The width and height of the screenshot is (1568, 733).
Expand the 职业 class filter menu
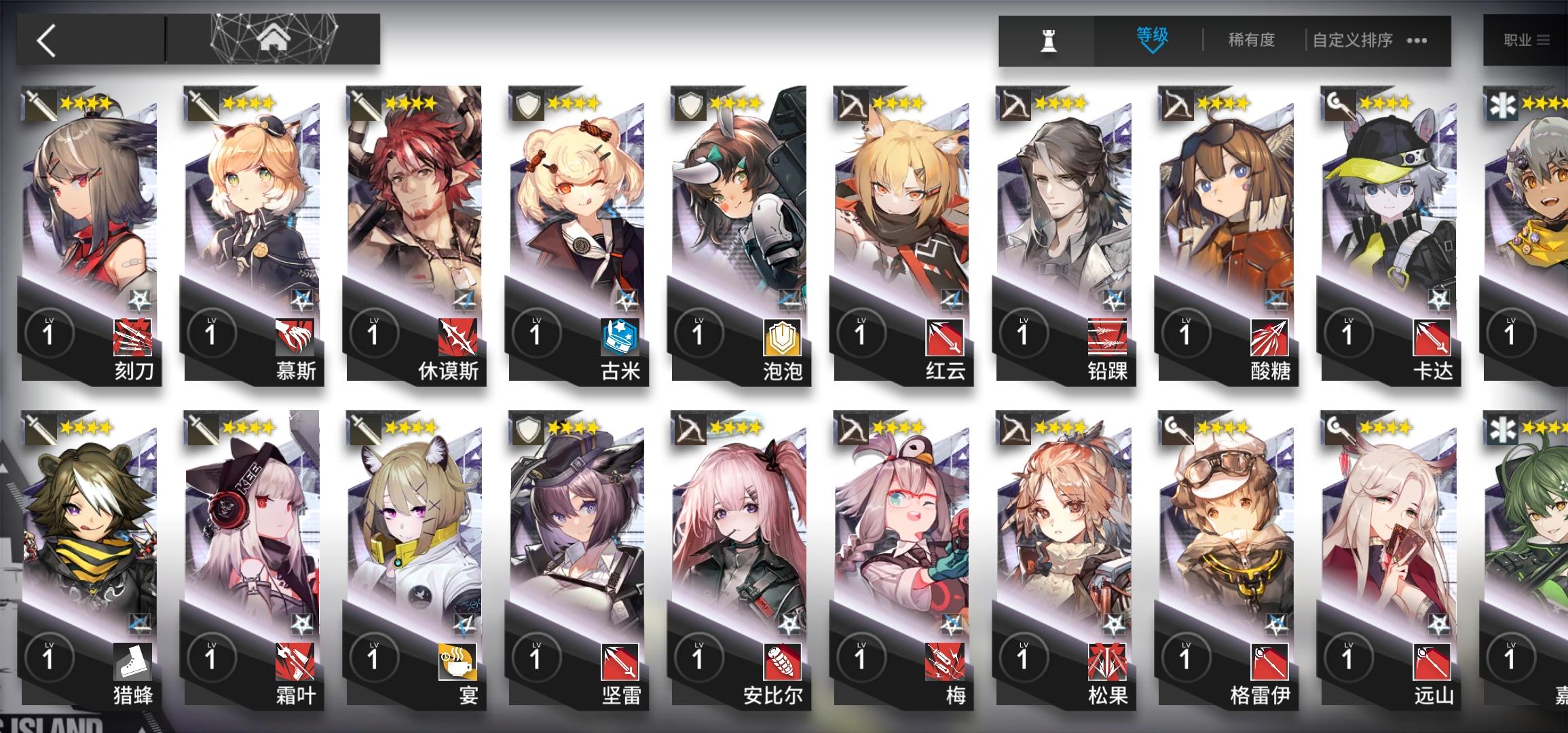click(1529, 39)
